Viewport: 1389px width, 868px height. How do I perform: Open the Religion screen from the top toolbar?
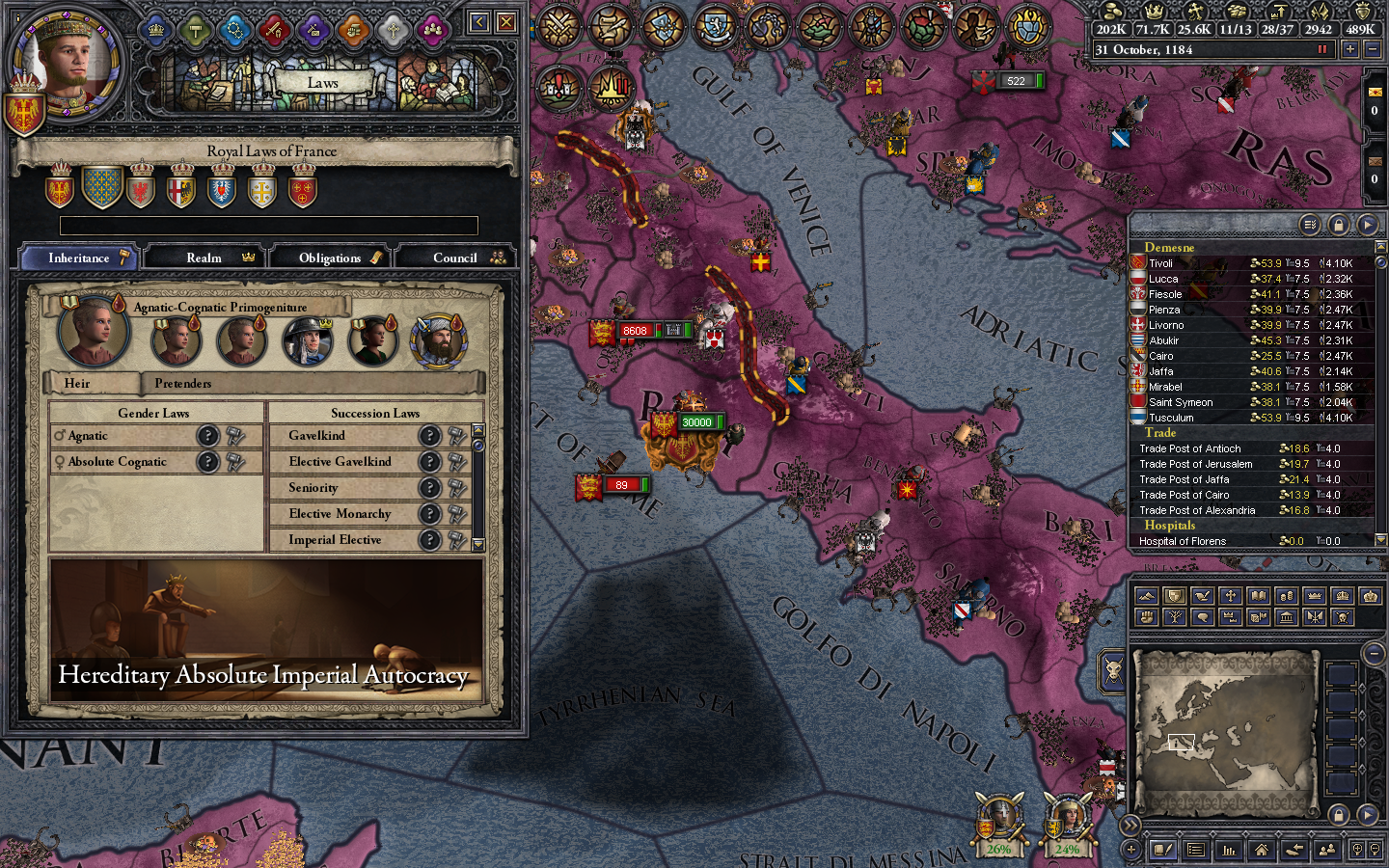pyautogui.click(x=393, y=30)
